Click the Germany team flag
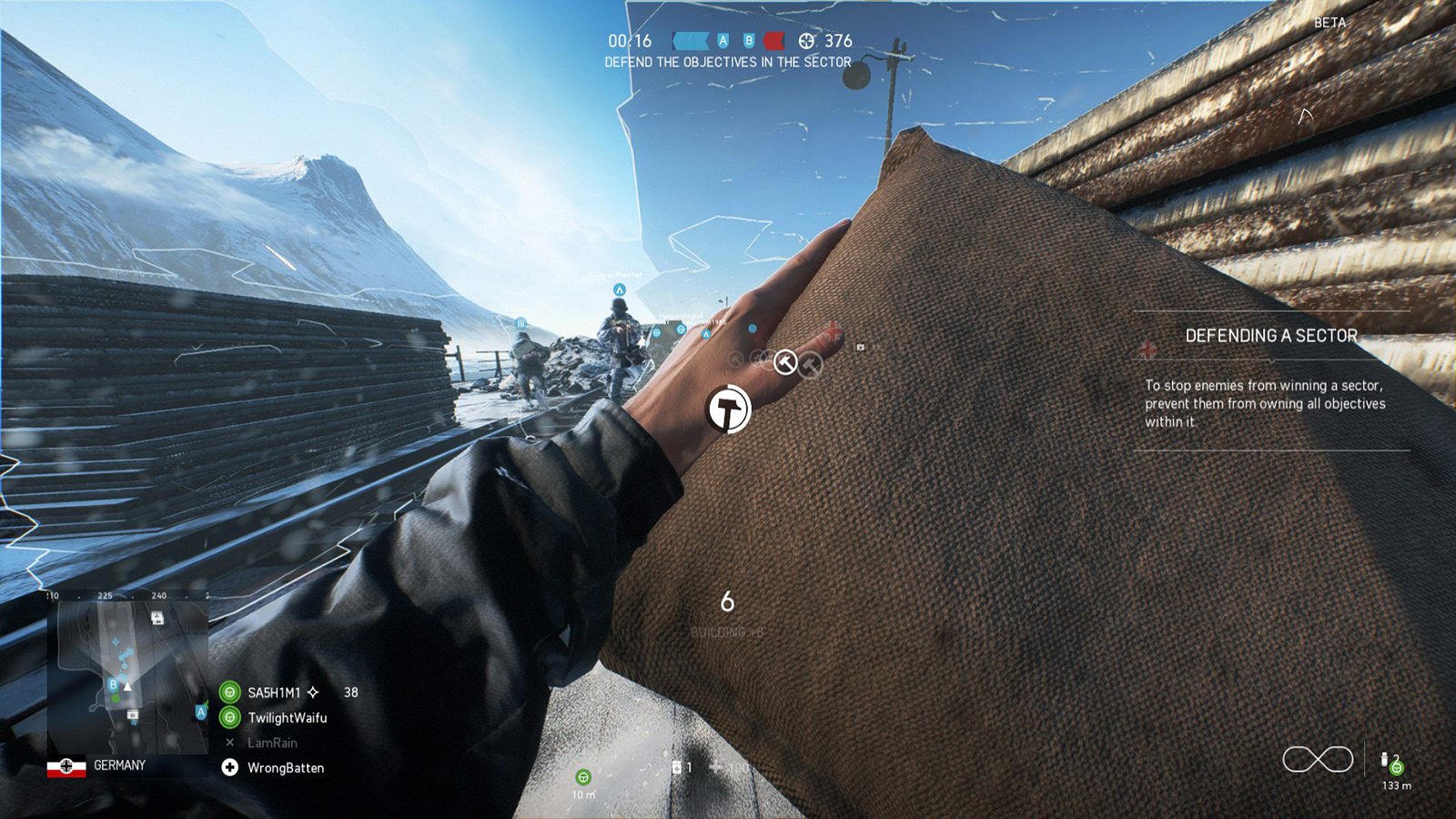This screenshot has width=1456, height=819. 66,766
